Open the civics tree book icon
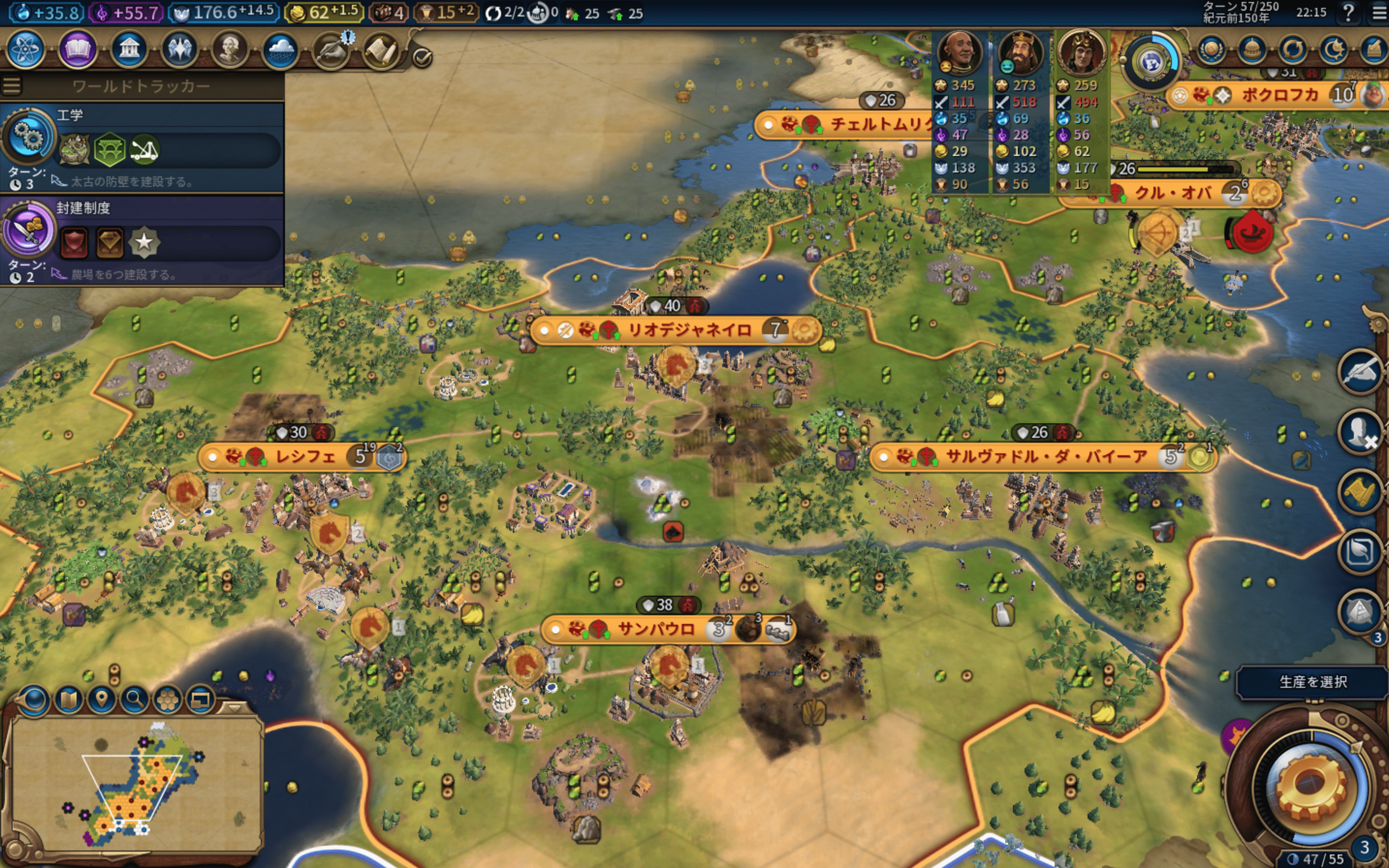The width and height of the screenshot is (1389, 868). point(77,49)
